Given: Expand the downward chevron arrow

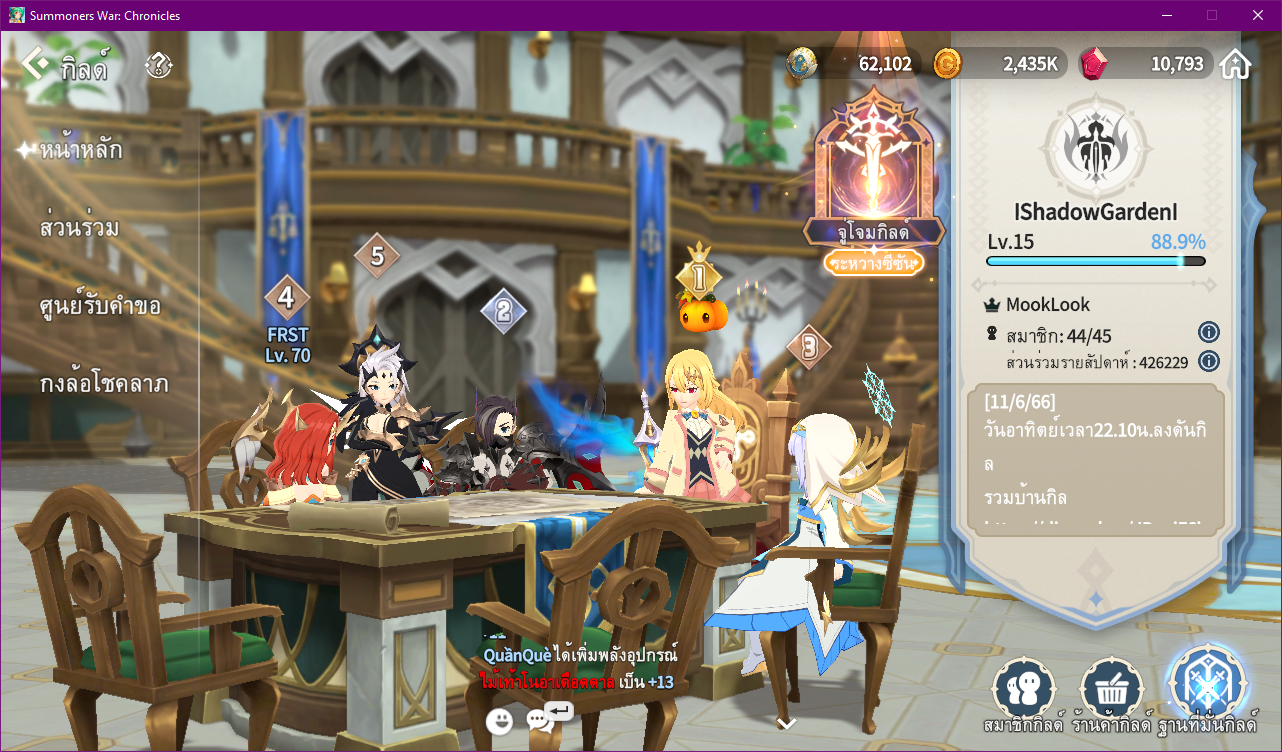Looking at the screenshot, I should point(787,723).
